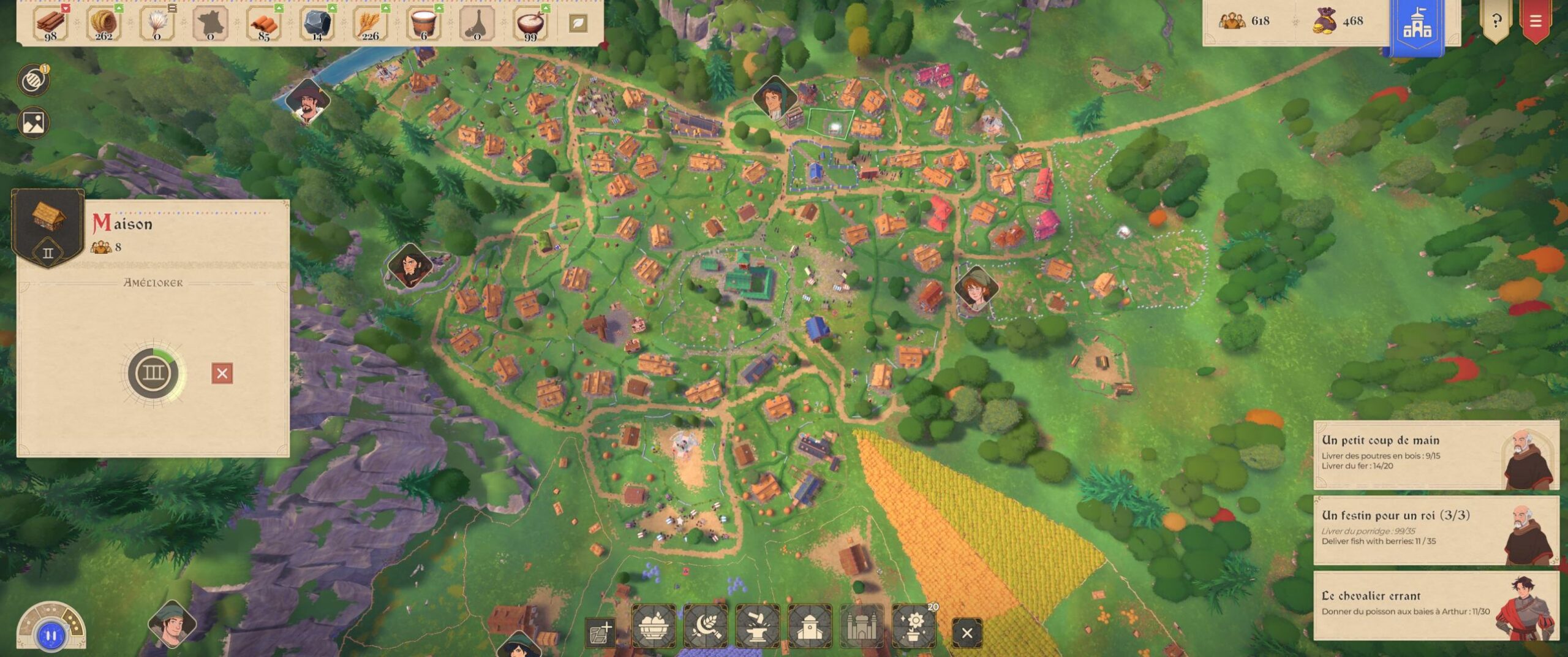Image resolution: width=1568 pixels, height=657 pixels.
Task: Open the blue castle banner
Action: pyautogui.click(x=1417, y=25)
